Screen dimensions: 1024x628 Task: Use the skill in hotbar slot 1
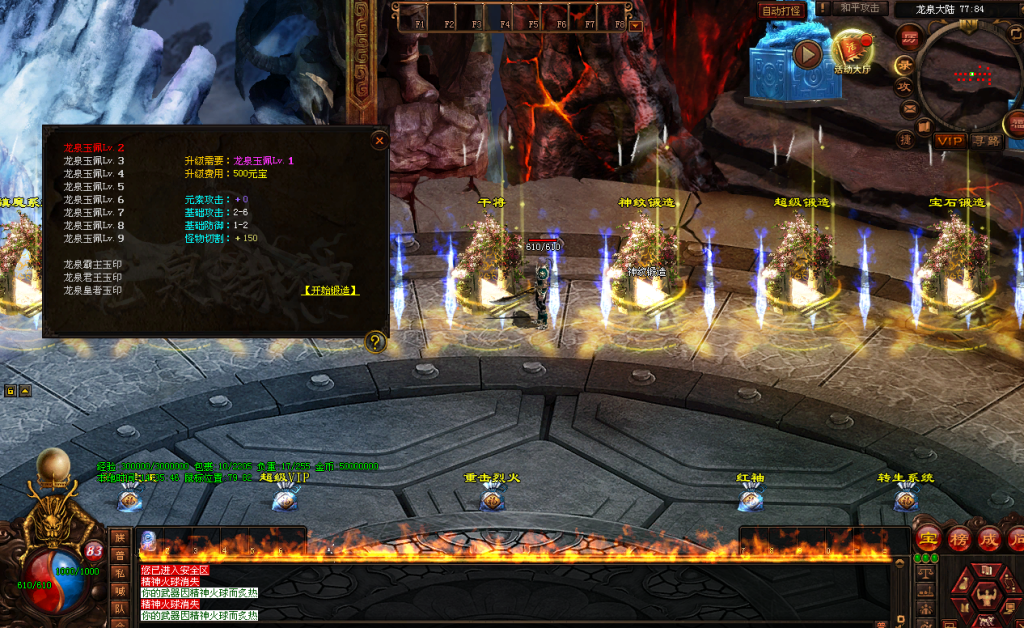(149, 540)
